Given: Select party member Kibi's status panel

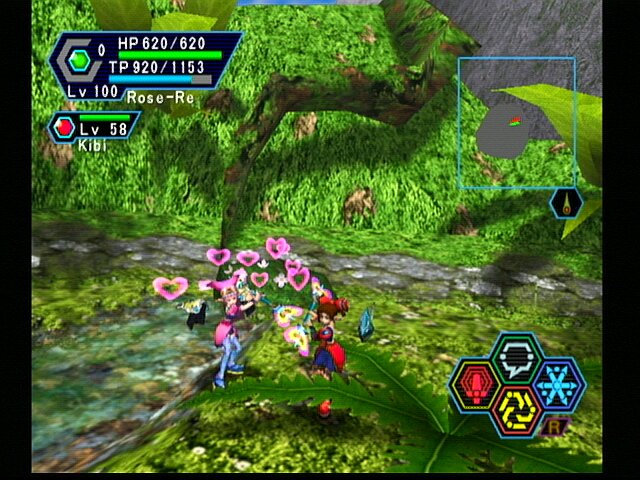Looking at the screenshot, I should pyautogui.click(x=95, y=129).
